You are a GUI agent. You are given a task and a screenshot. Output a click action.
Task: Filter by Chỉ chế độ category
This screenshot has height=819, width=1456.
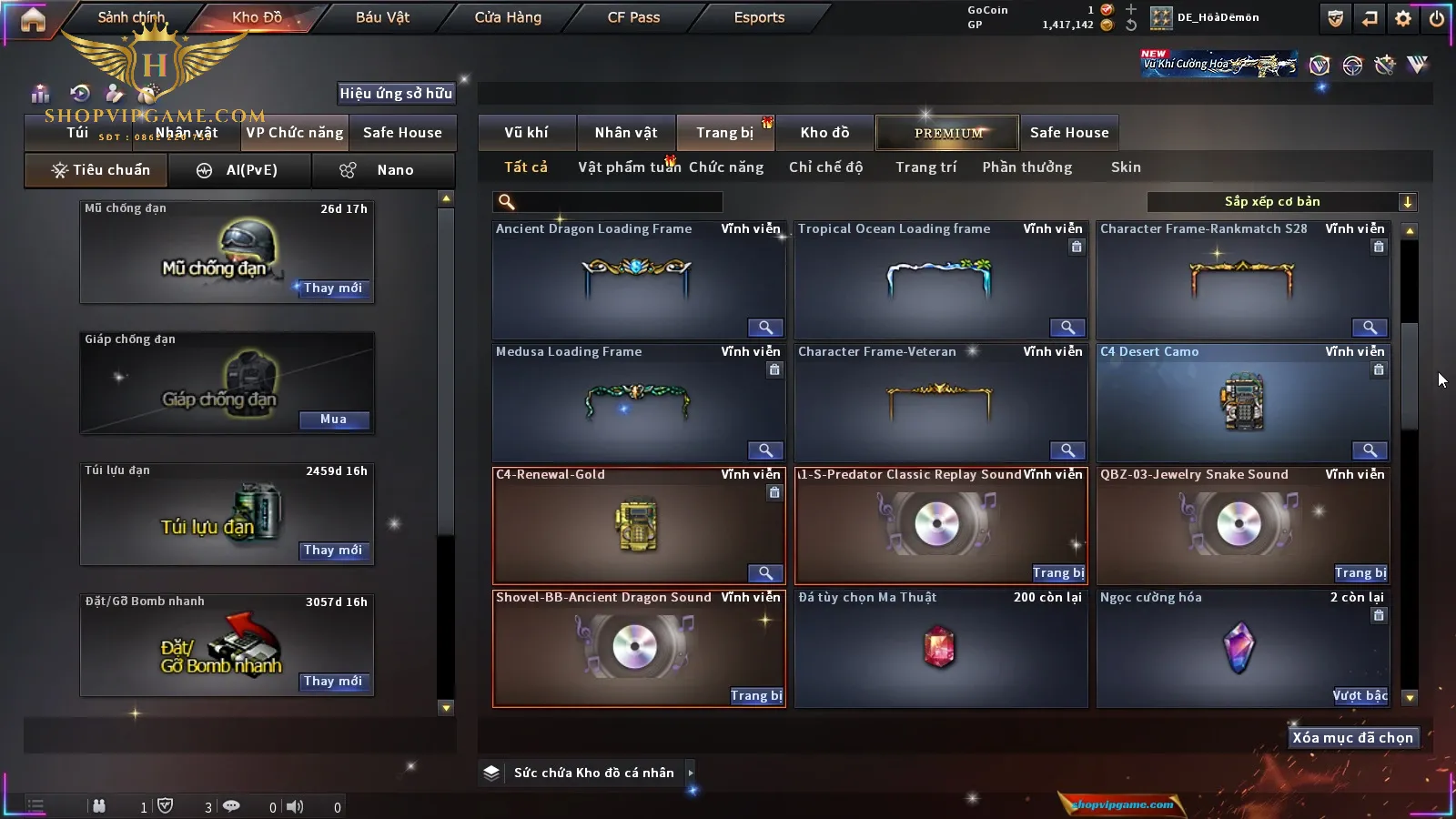(825, 167)
